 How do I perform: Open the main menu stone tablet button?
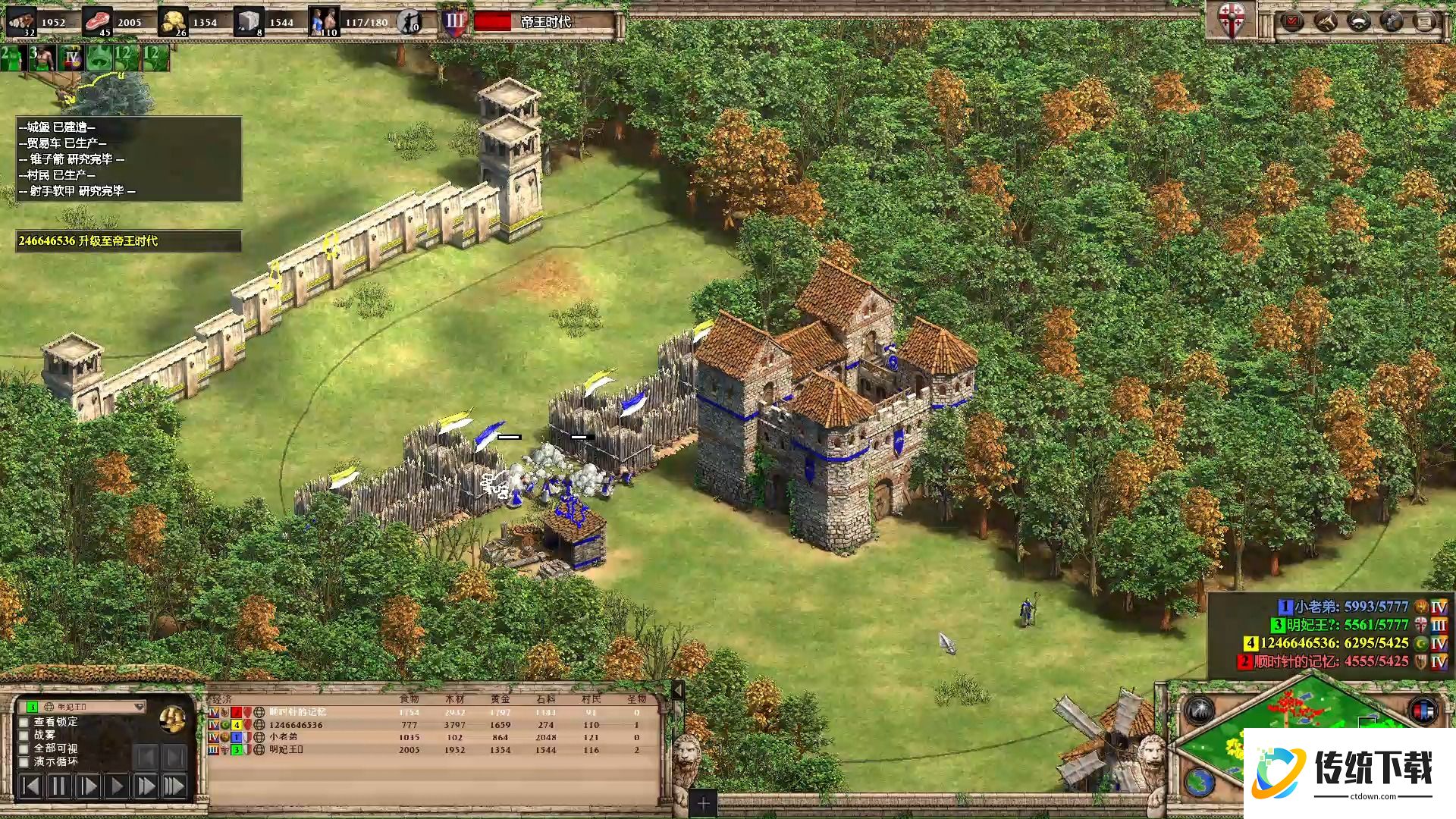(x=1425, y=21)
